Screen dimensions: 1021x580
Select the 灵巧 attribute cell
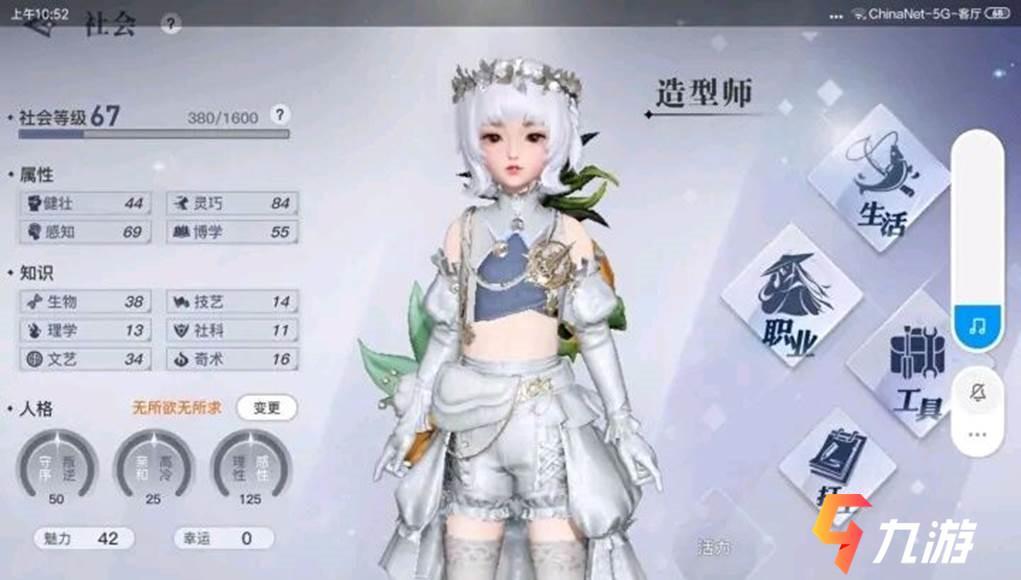(232, 203)
